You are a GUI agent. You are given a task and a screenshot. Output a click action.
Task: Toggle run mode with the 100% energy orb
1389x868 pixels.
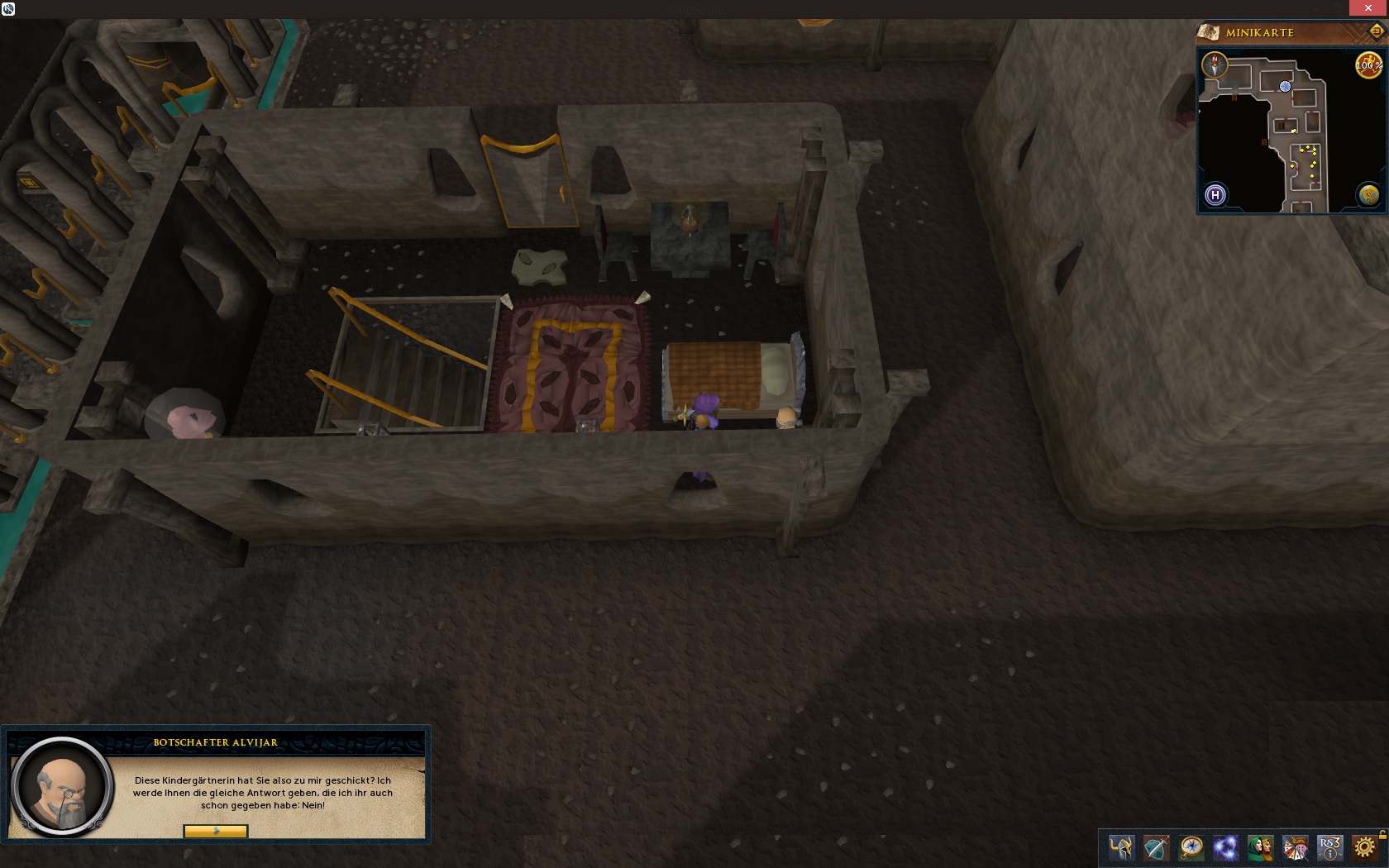coord(1368,65)
